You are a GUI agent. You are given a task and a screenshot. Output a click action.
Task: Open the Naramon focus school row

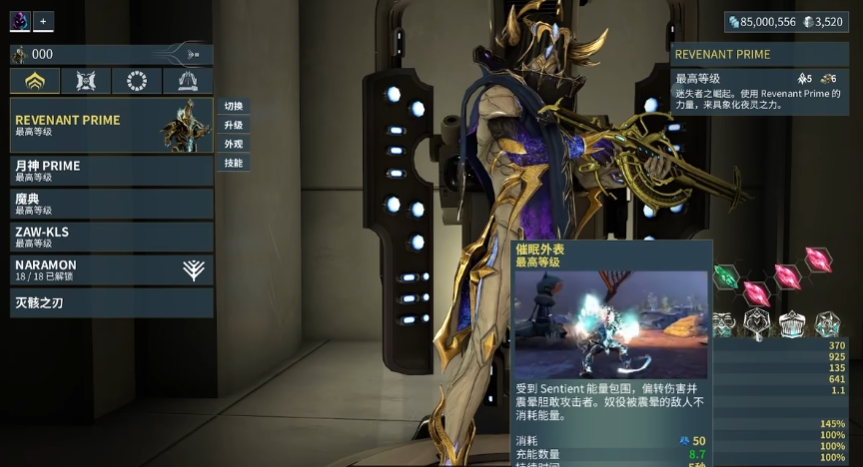pos(111,270)
